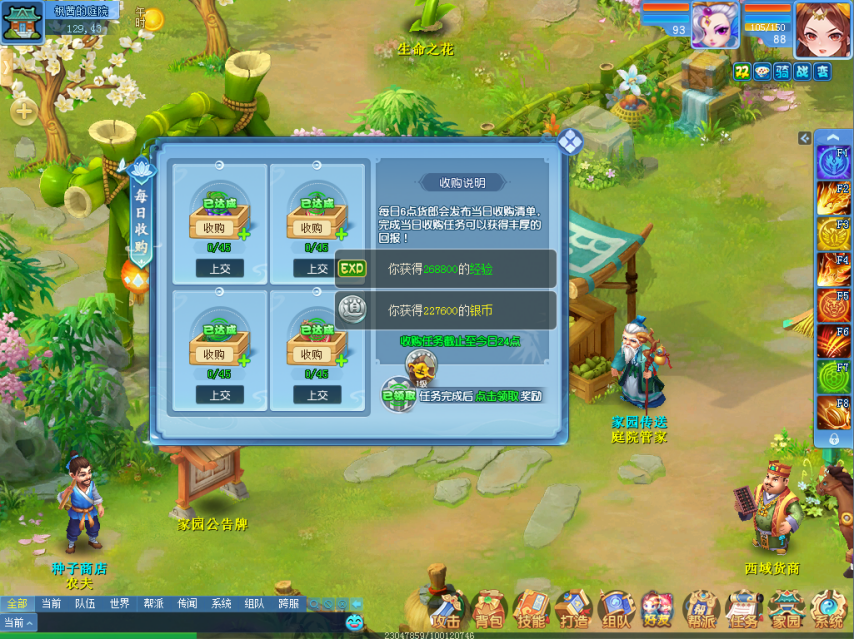Open the emoji picker in the chat bar
The width and height of the screenshot is (854, 639).
point(355,623)
